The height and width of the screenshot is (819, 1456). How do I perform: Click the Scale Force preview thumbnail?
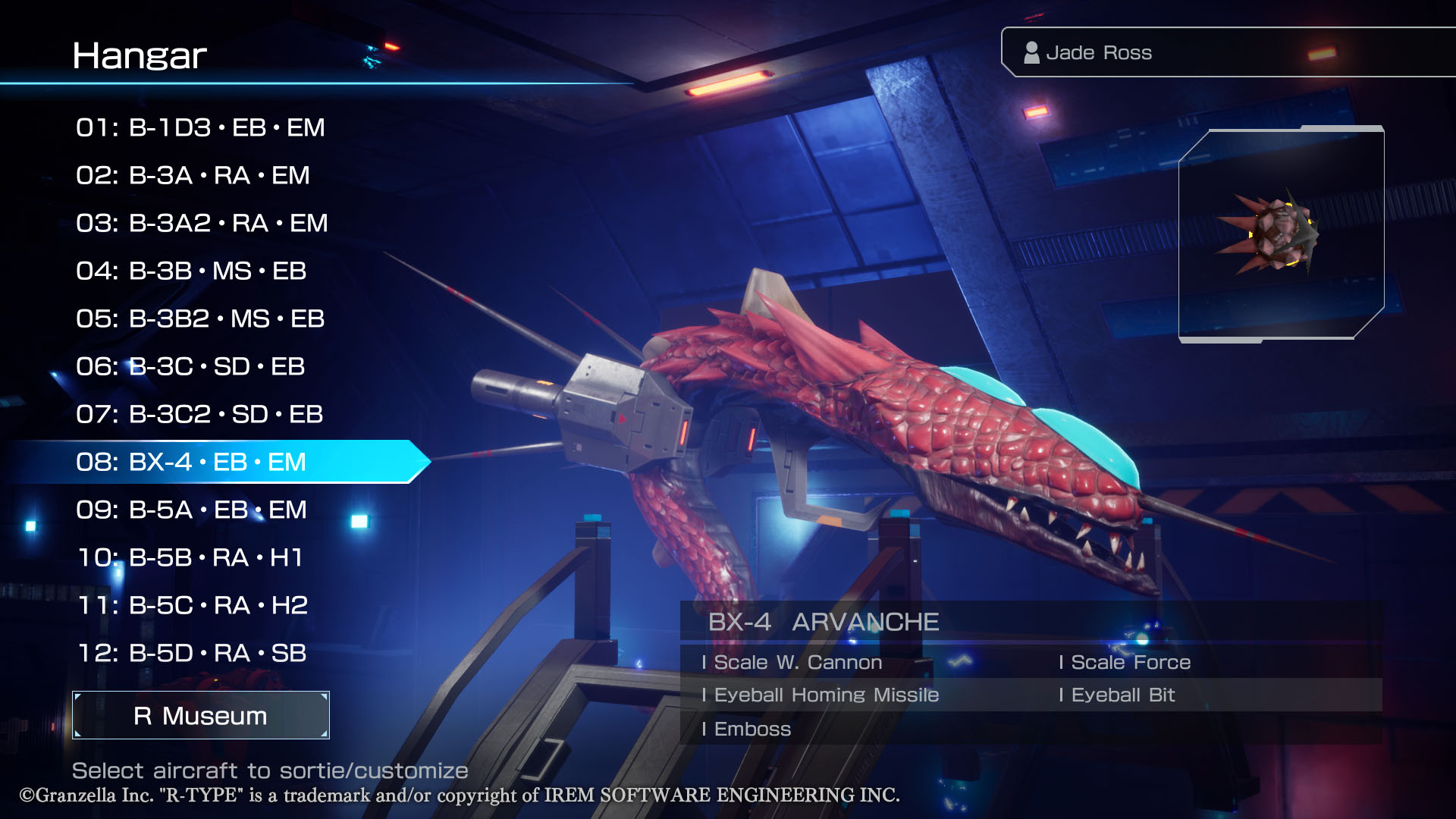[x=1281, y=235]
